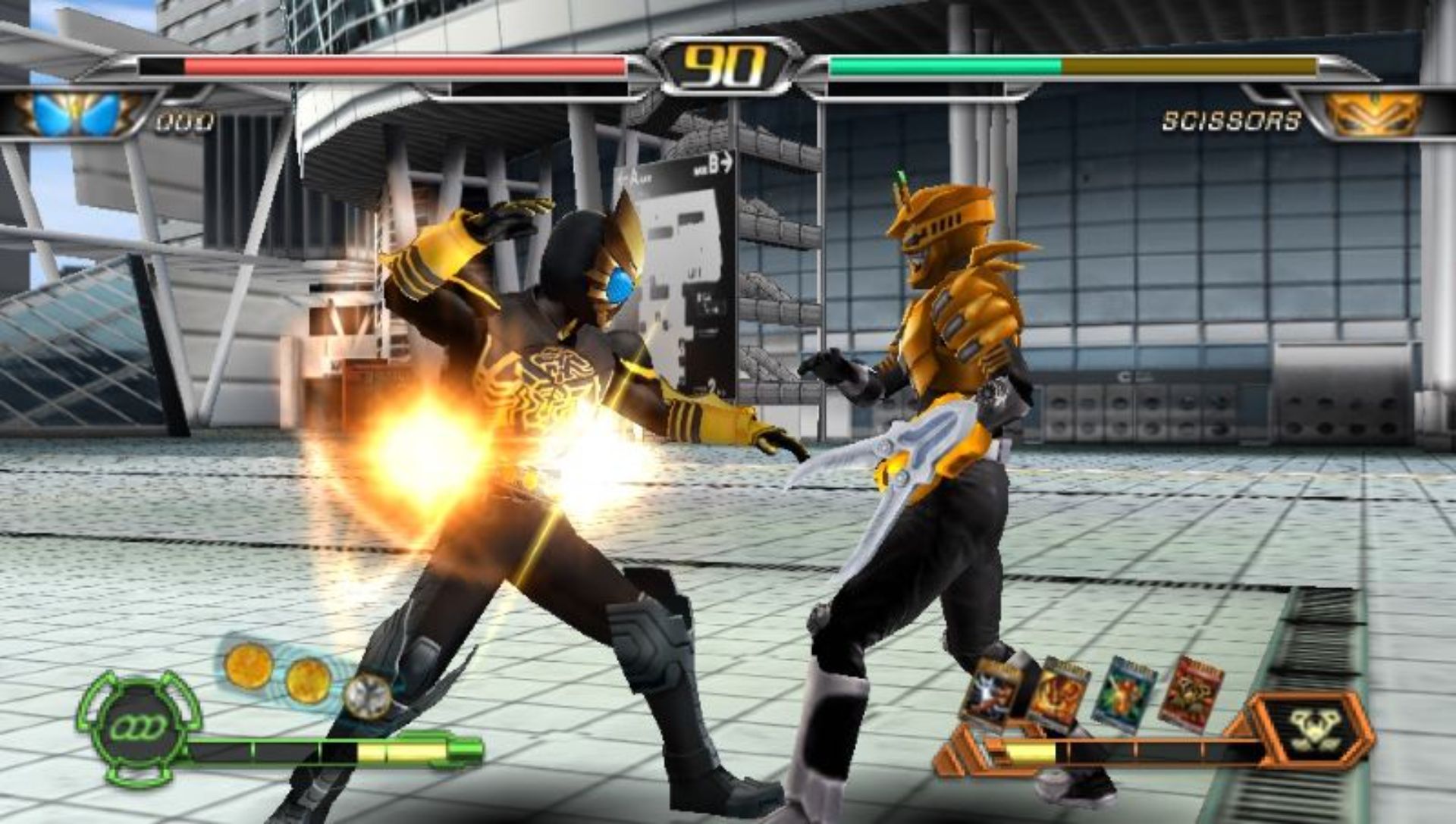Screen dimensions: 1456x824
Task: Choose the silver Core Medal
Action: tap(367, 696)
